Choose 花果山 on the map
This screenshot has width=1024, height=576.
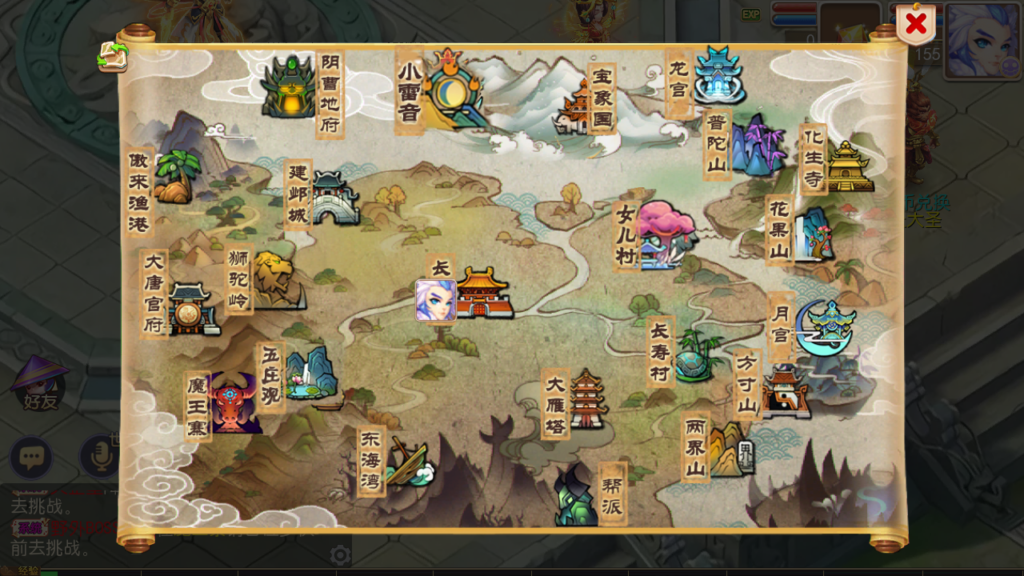[x=813, y=234]
